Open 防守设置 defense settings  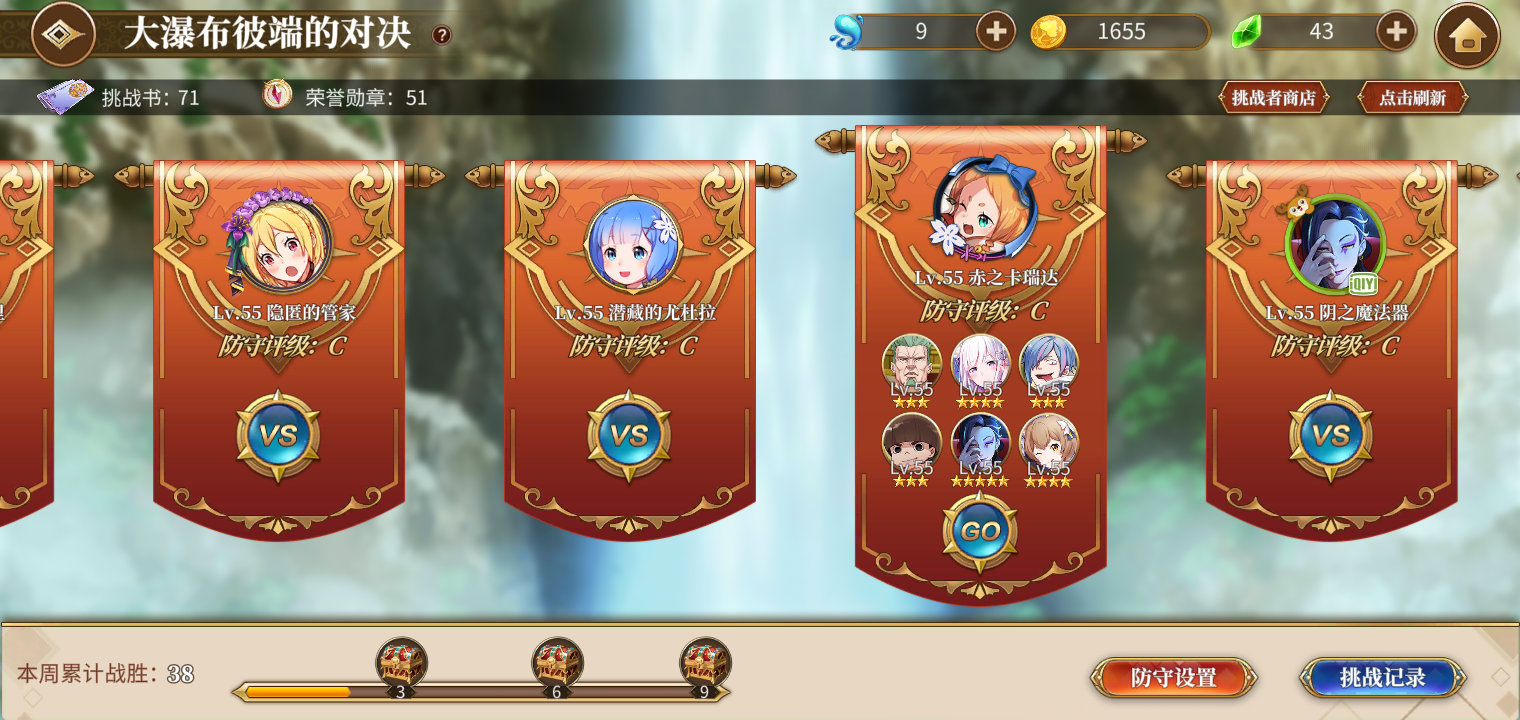[x=1173, y=676]
